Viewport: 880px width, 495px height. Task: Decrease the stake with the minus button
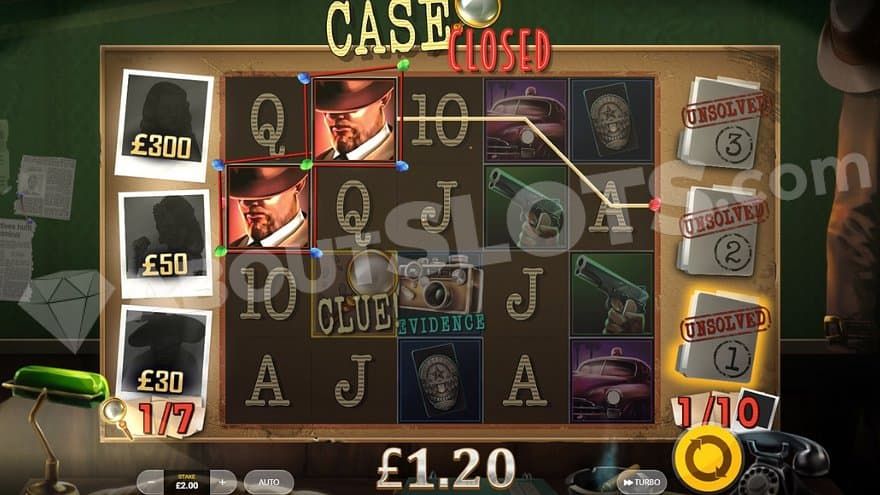tap(149, 482)
